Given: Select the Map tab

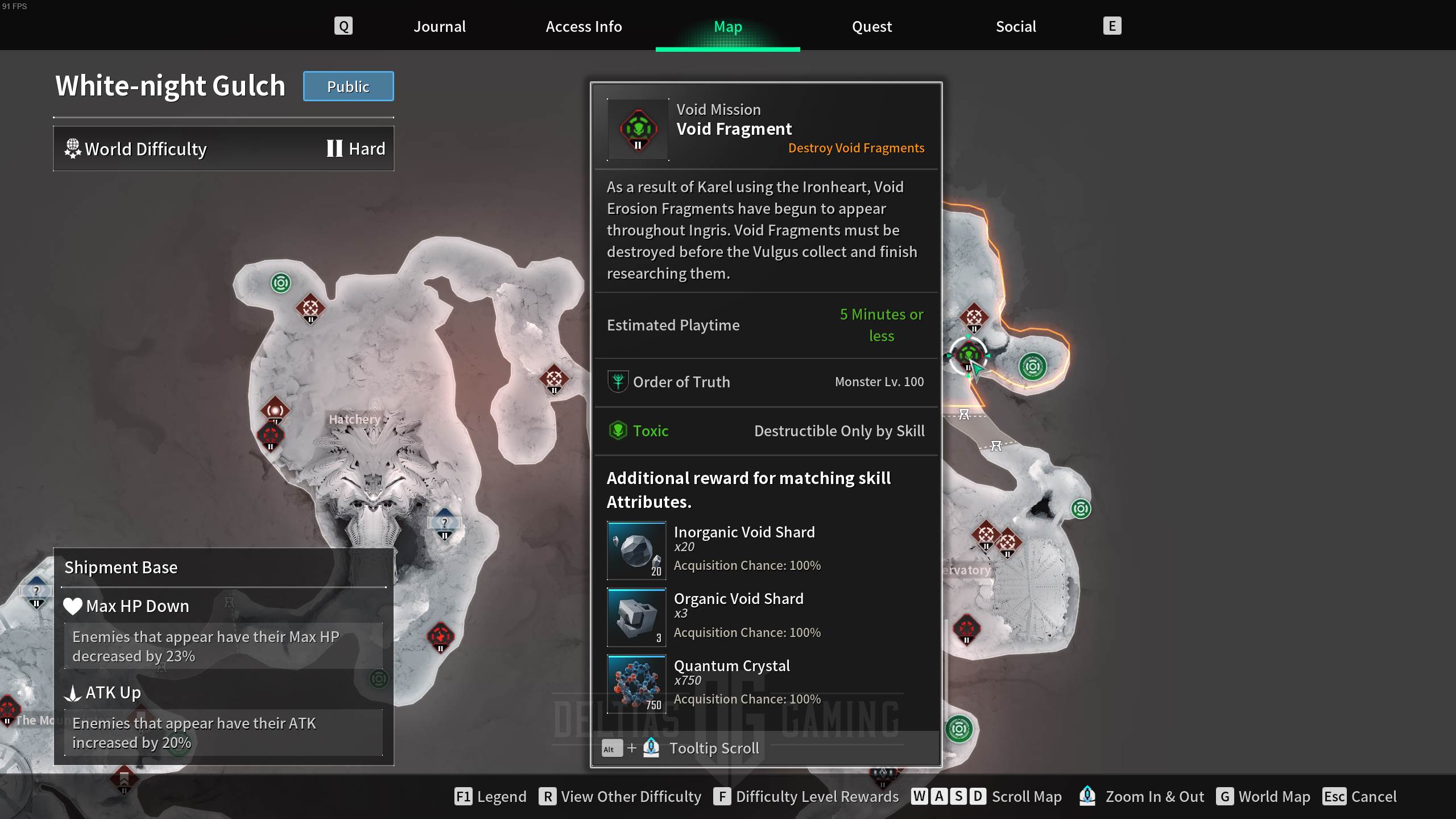Looking at the screenshot, I should 727,27.
